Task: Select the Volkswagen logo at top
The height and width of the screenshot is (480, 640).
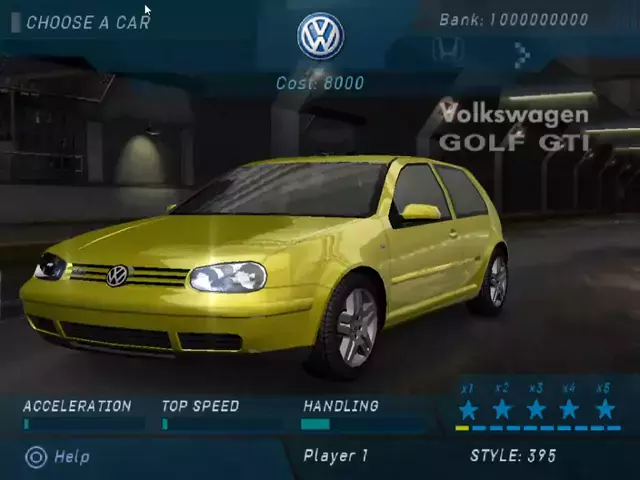Action: click(x=320, y=37)
